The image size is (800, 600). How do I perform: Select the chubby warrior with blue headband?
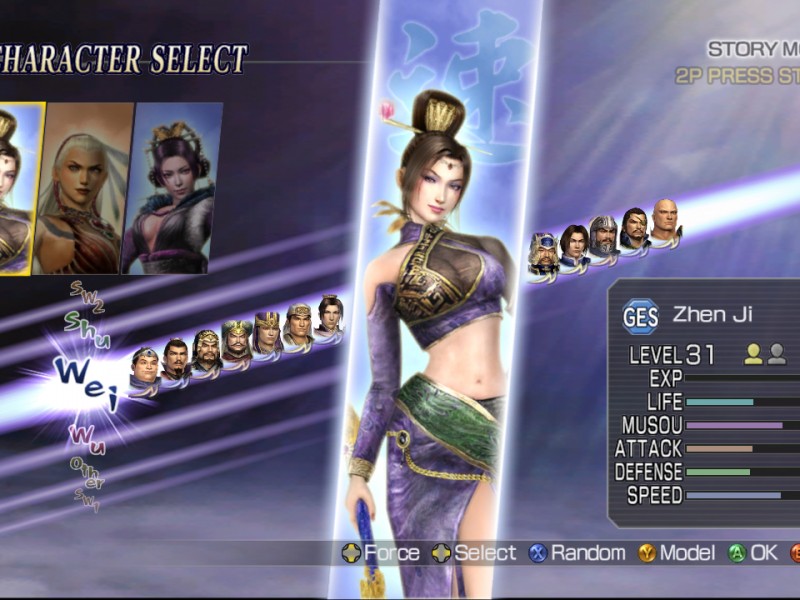[145, 368]
